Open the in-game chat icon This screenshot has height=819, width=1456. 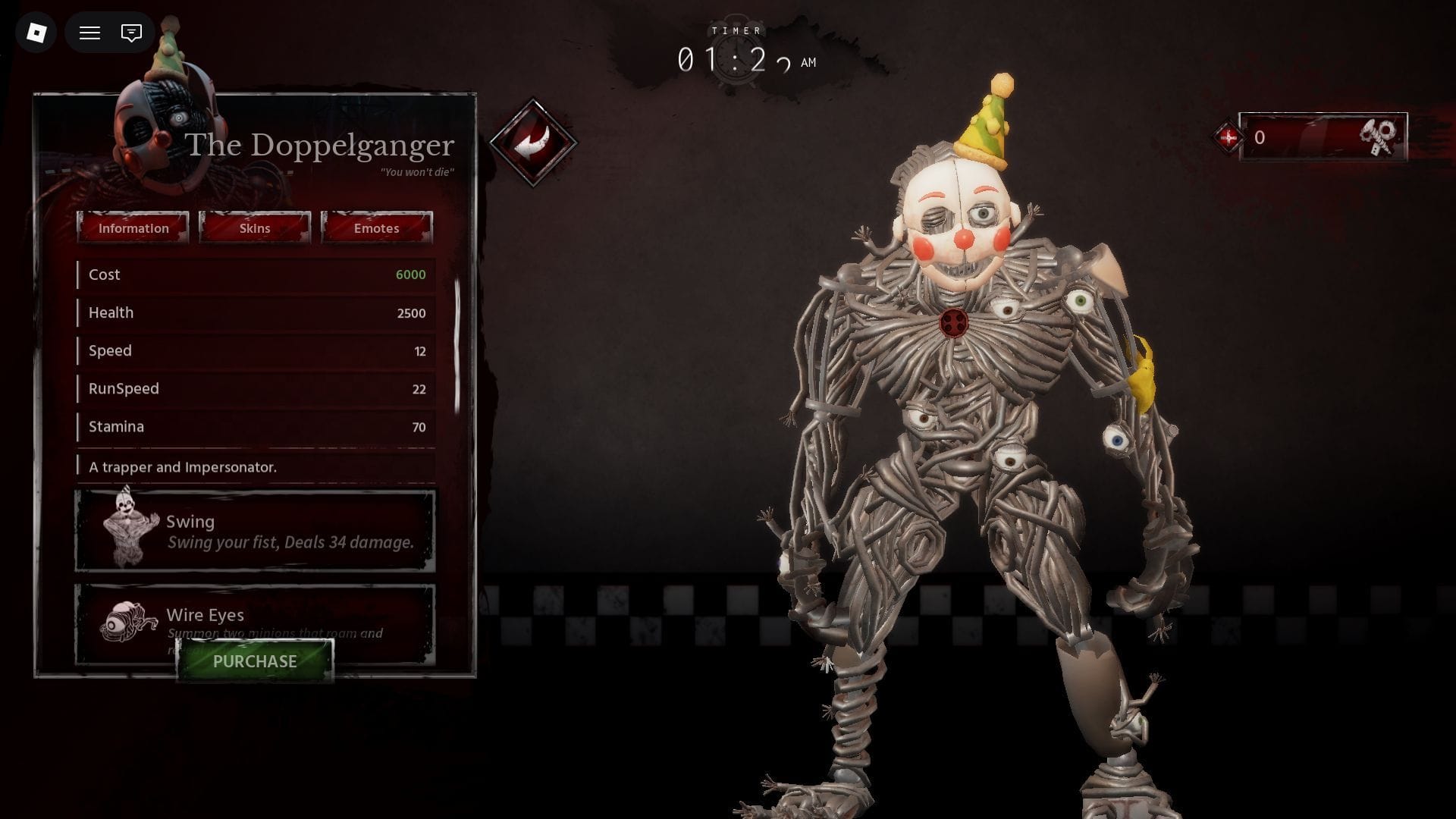tap(130, 33)
